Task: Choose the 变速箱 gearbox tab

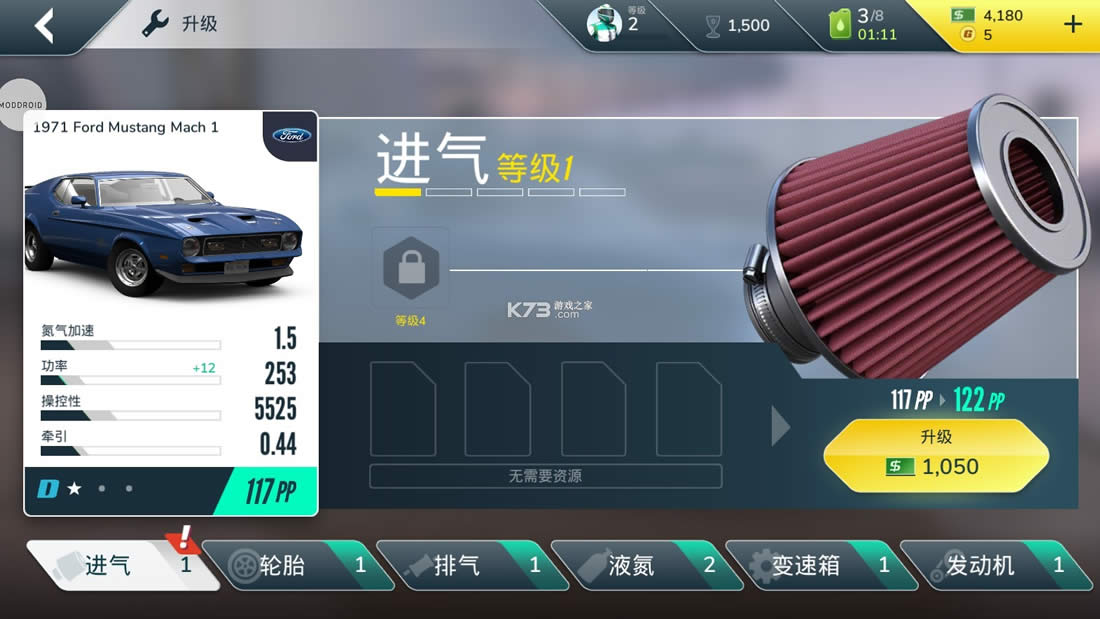Action: [811, 566]
